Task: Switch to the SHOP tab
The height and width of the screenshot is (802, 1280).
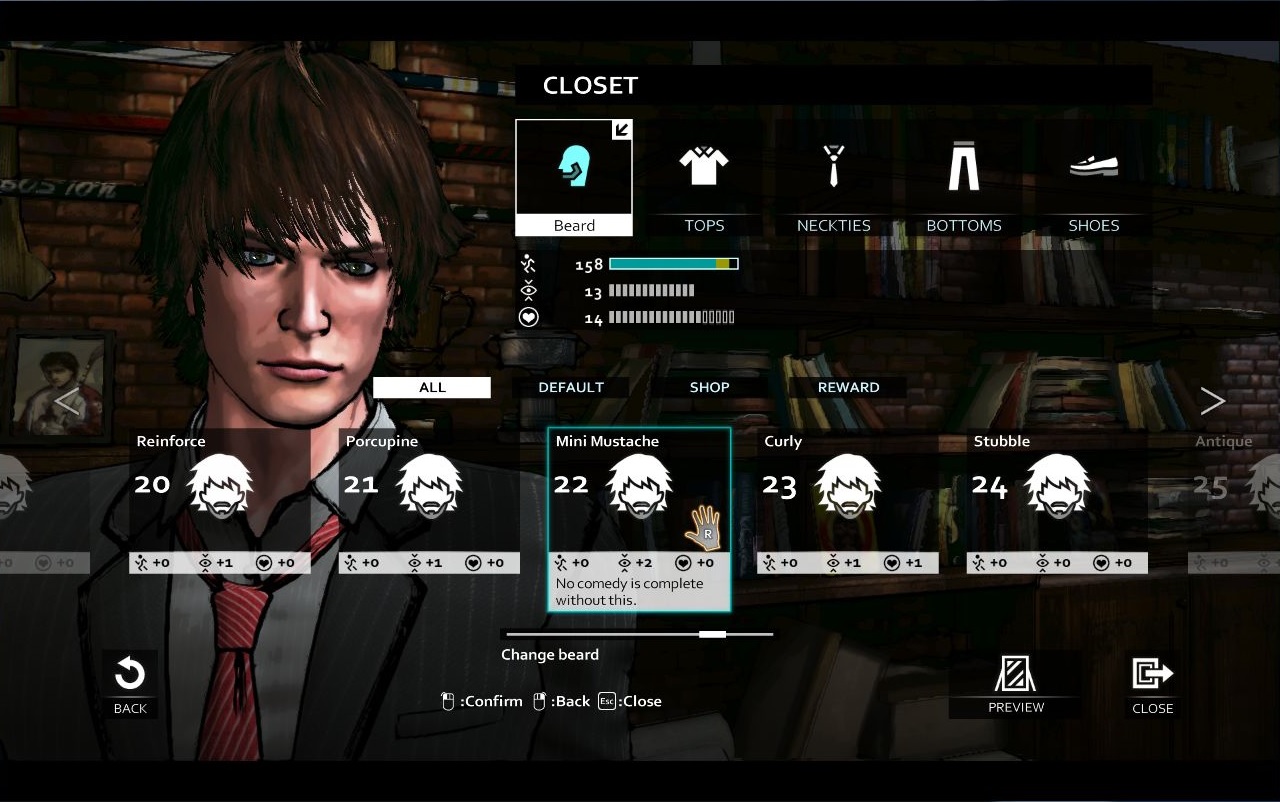Action: tap(709, 387)
